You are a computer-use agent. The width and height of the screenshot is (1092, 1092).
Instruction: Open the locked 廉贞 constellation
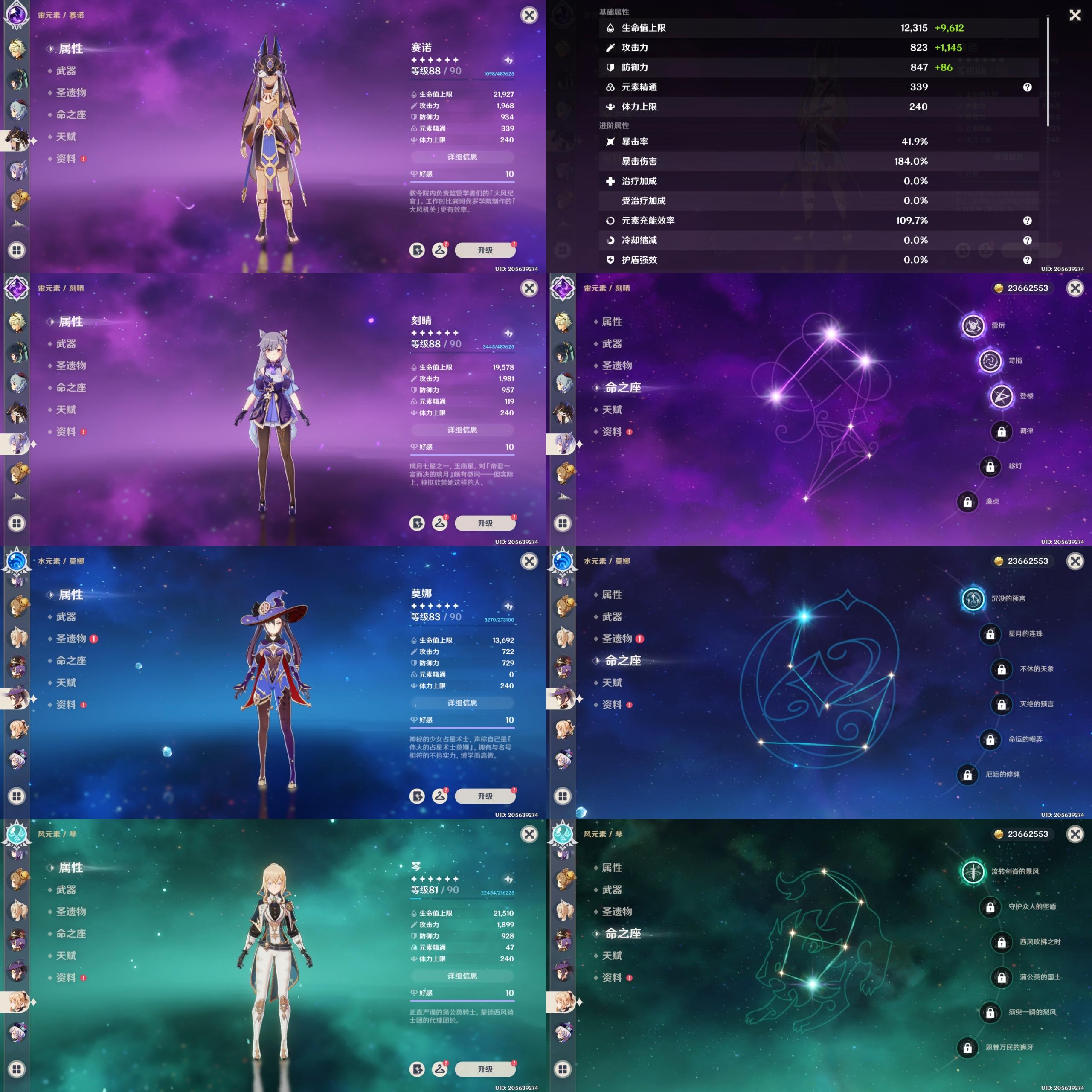pos(967,501)
